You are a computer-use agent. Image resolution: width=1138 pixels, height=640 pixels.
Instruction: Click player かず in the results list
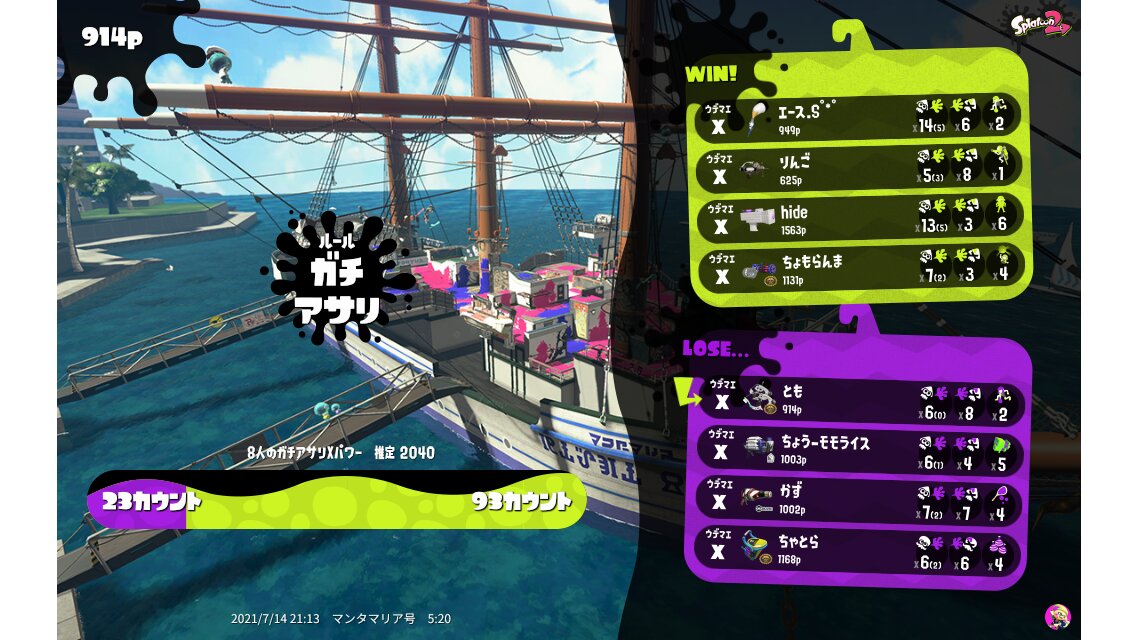(858, 500)
